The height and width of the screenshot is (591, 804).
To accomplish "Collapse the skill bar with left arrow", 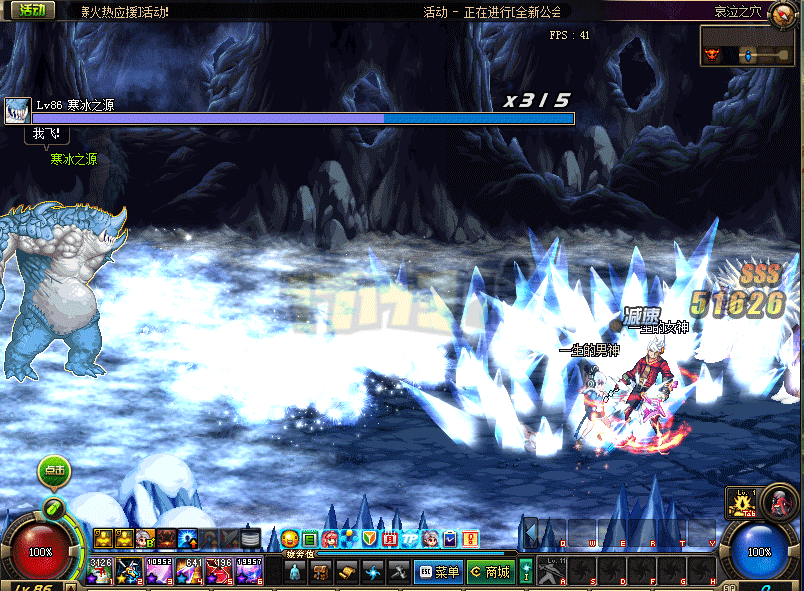I will click(531, 531).
